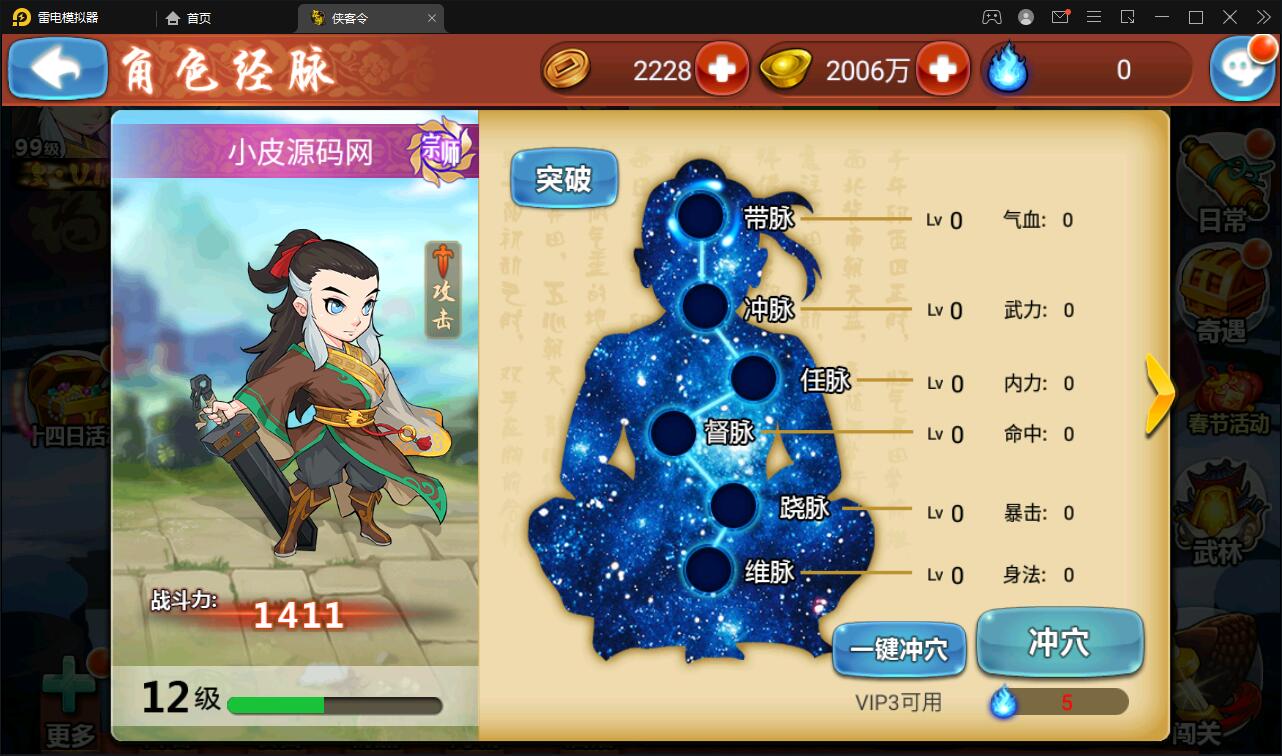Select the 带脉 meridian node
Image resolution: width=1282 pixels, height=756 pixels.
pos(702,216)
